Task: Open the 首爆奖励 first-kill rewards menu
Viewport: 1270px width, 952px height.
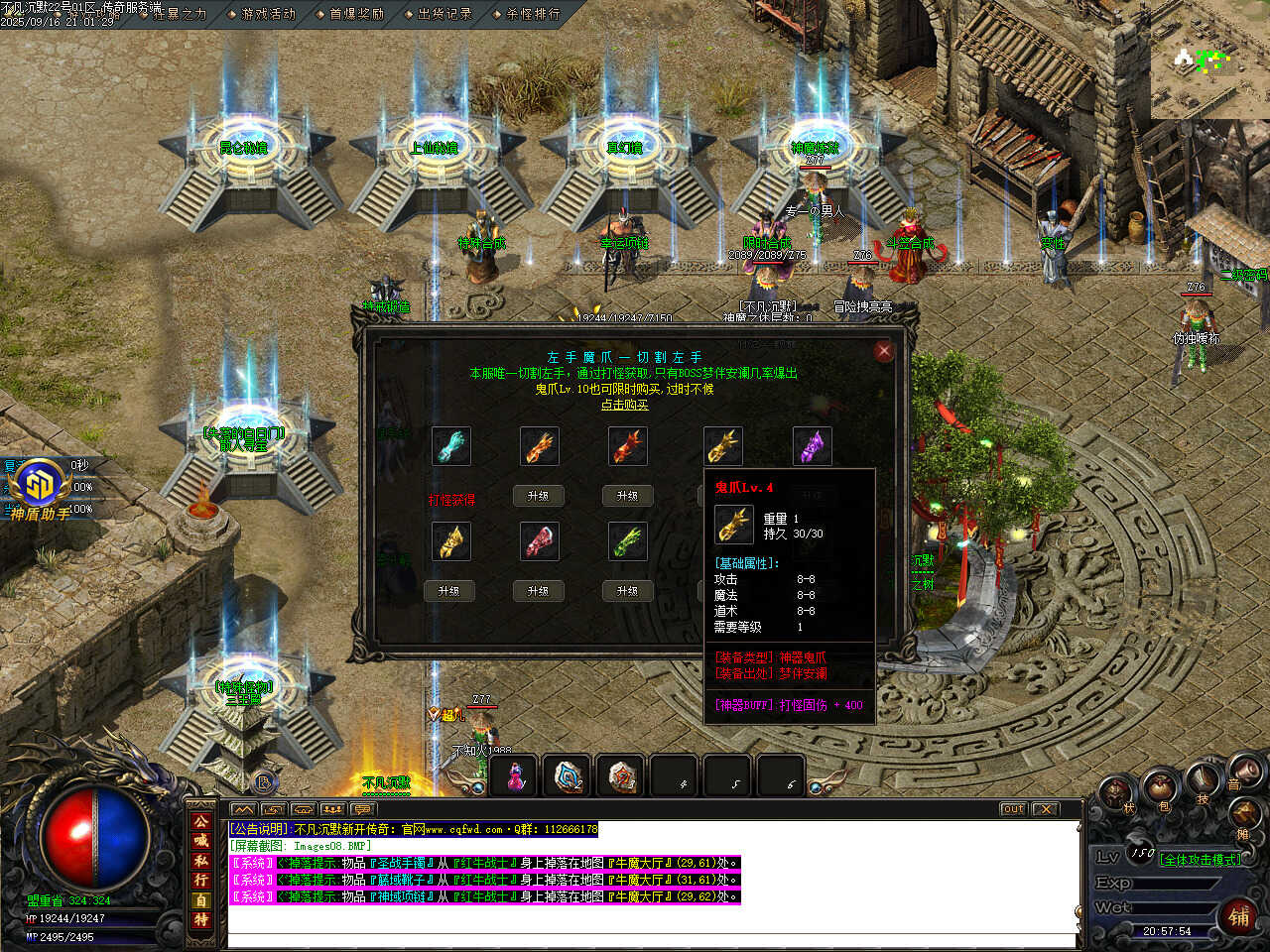Action: click(x=356, y=14)
